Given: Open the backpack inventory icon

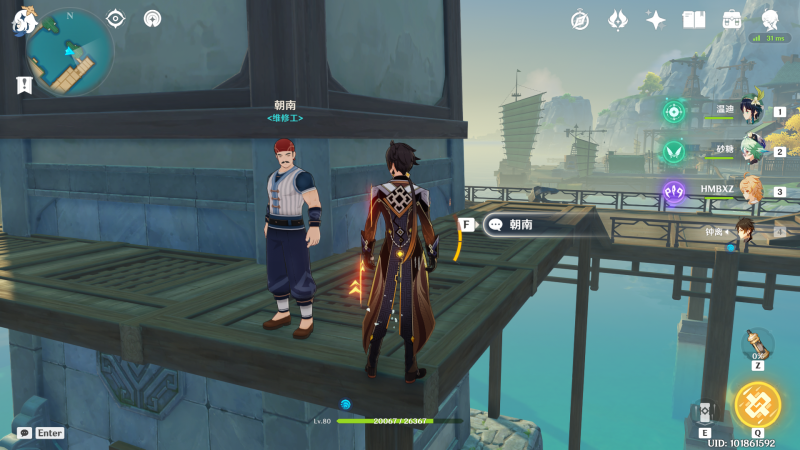Looking at the screenshot, I should [x=732, y=20].
